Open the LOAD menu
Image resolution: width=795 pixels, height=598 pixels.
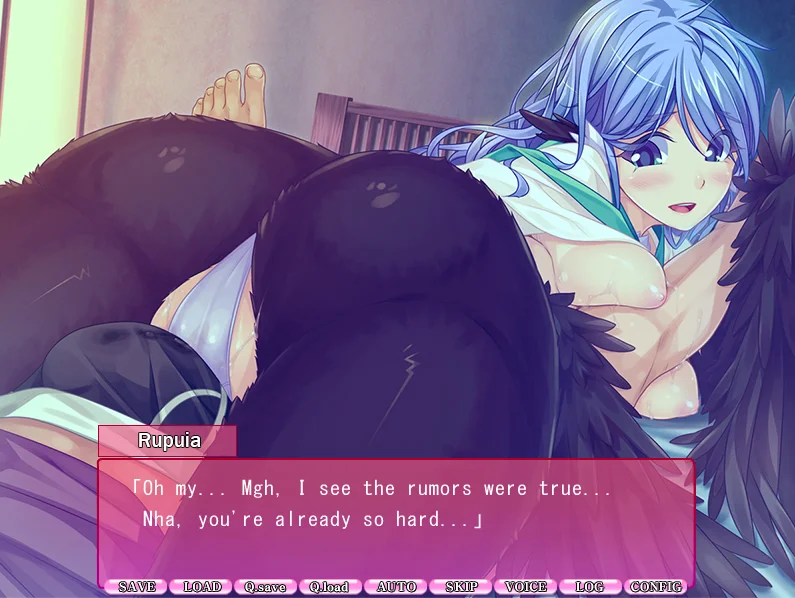click(x=201, y=587)
